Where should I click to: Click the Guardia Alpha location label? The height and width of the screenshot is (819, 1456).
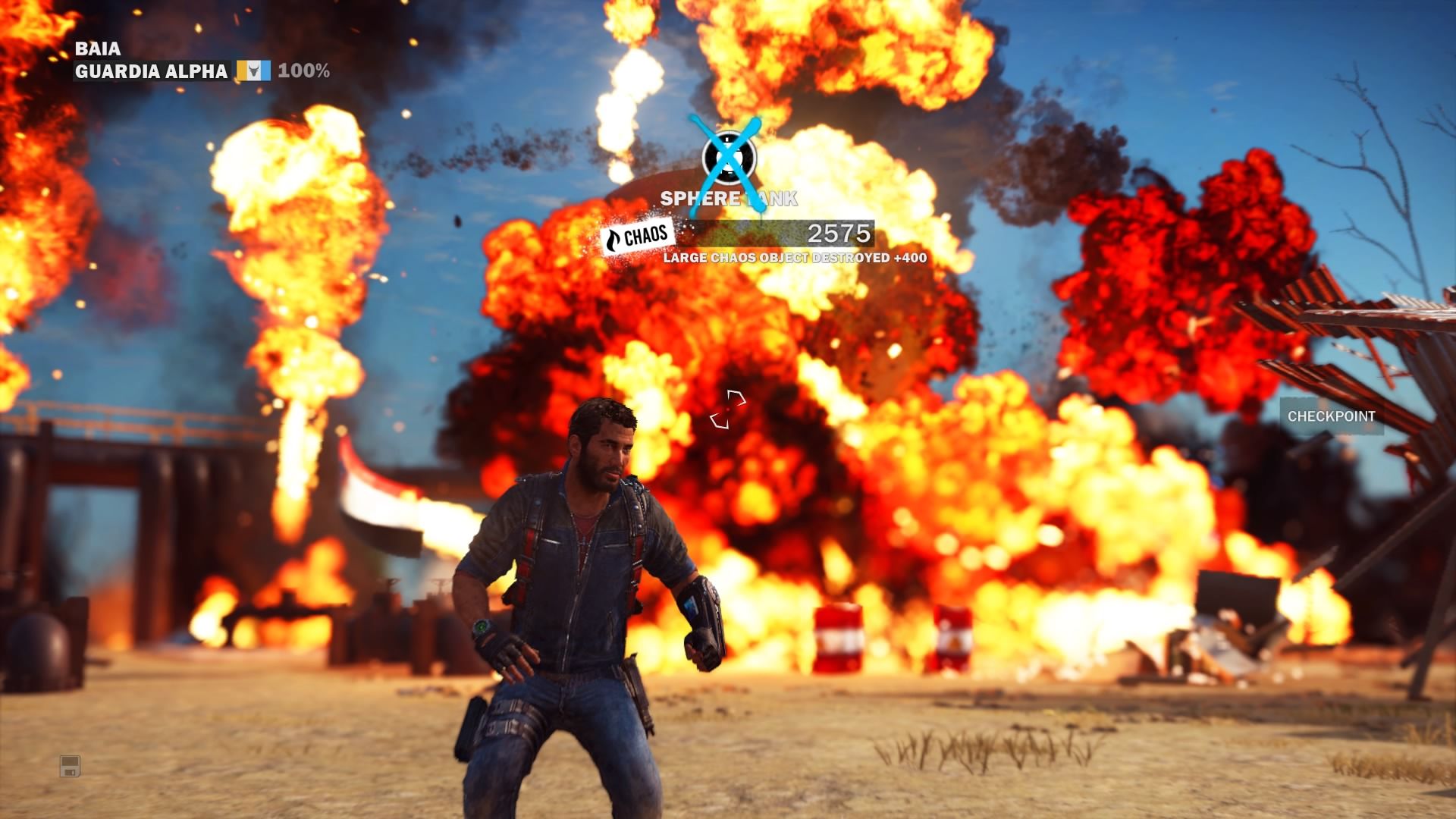152,71
